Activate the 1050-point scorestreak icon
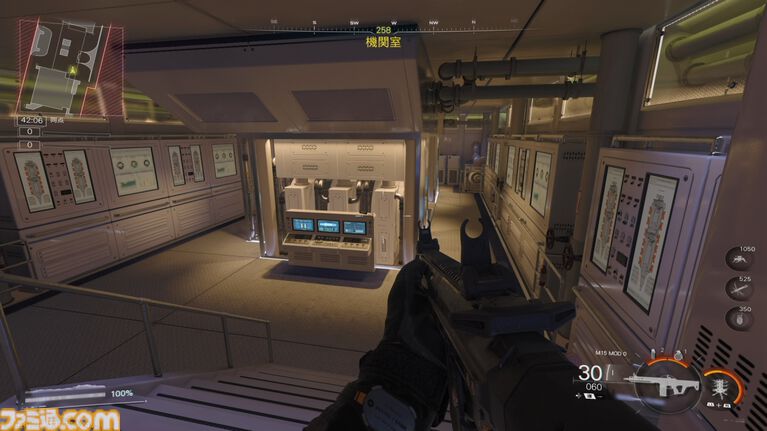This screenshot has width=767, height=431. click(x=738, y=263)
